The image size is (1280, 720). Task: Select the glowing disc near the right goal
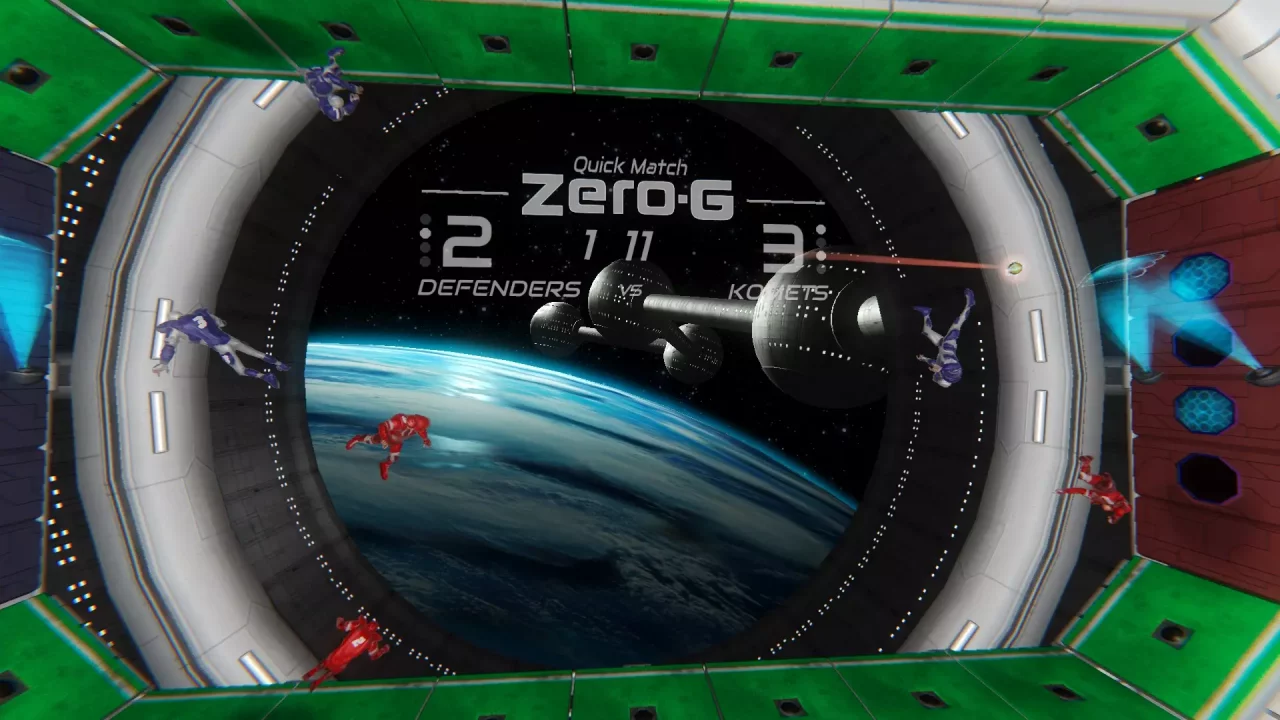1014,268
